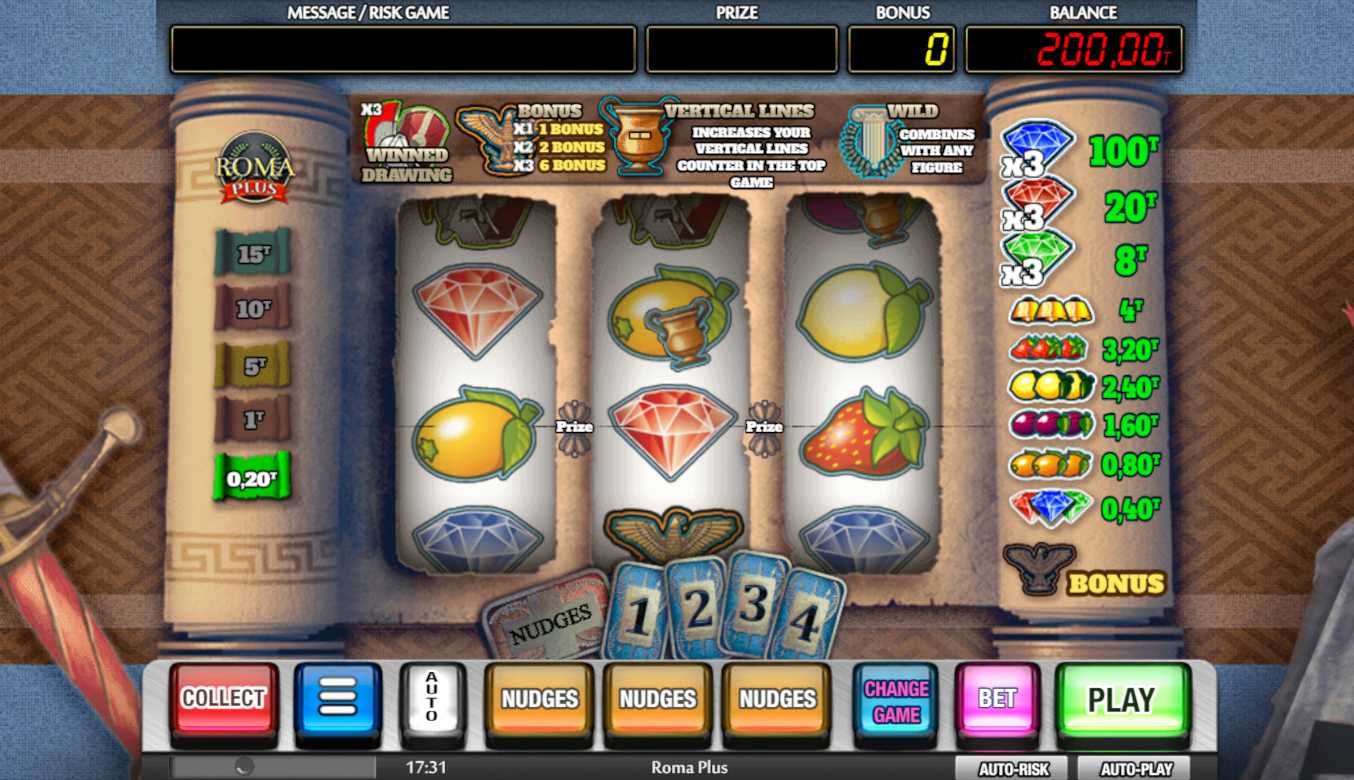Toggle the white AUTO button
1354x780 pixels.
pyautogui.click(x=432, y=697)
